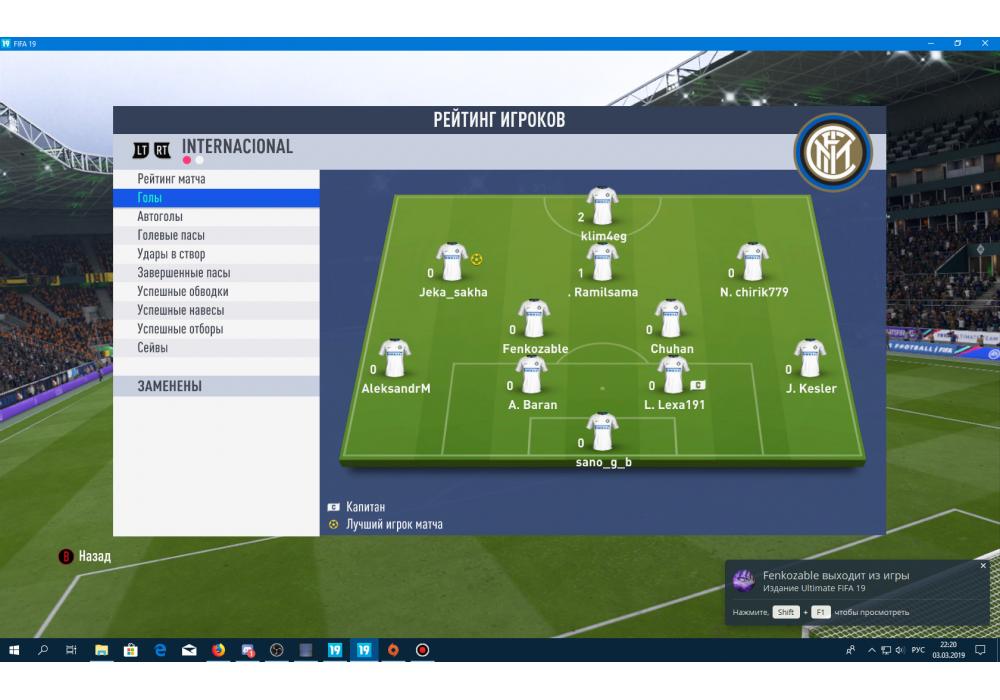Select J. Kesler on the right flank

point(809,359)
